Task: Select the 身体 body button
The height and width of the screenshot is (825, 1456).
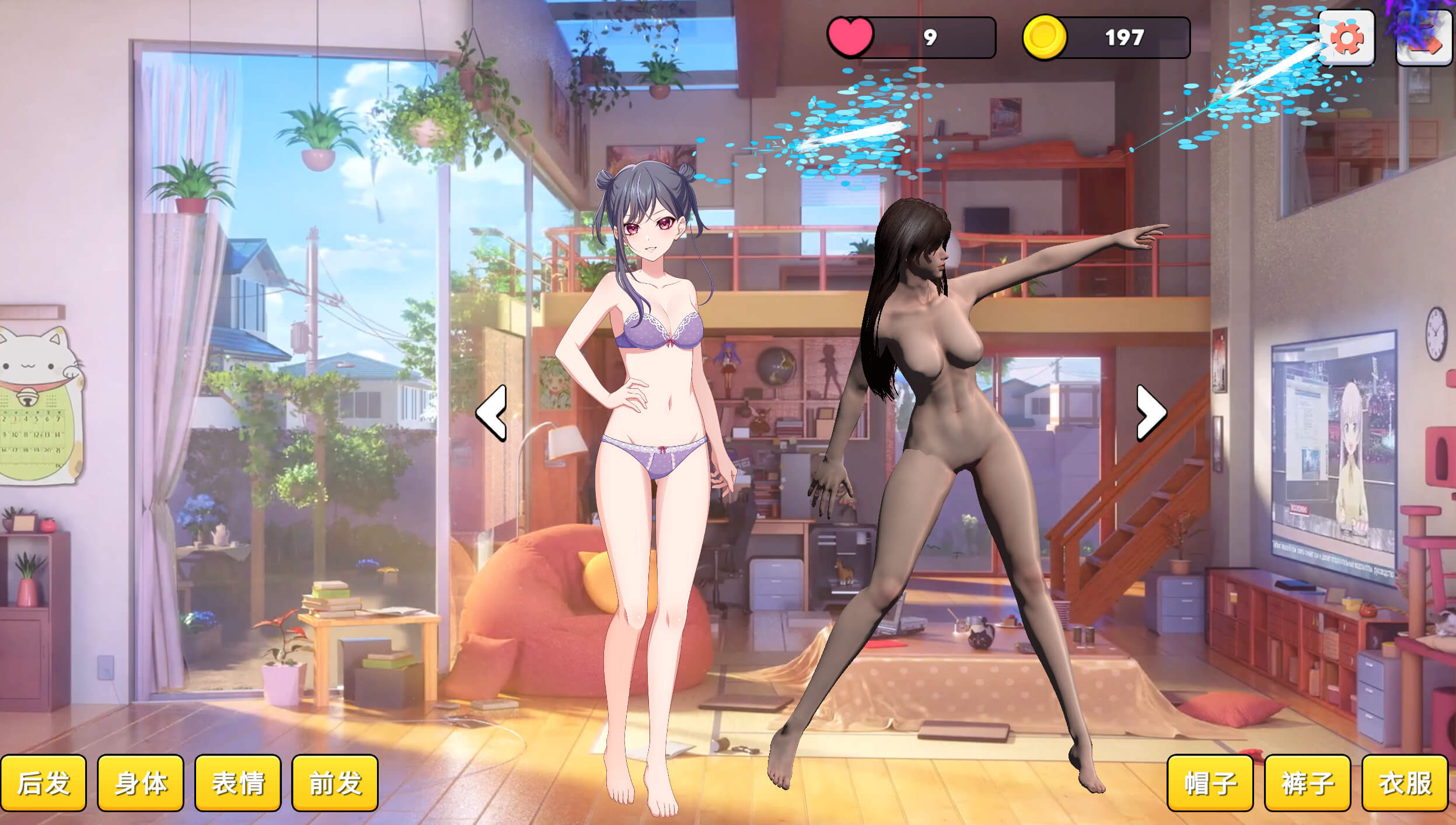Action: click(x=141, y=783)
